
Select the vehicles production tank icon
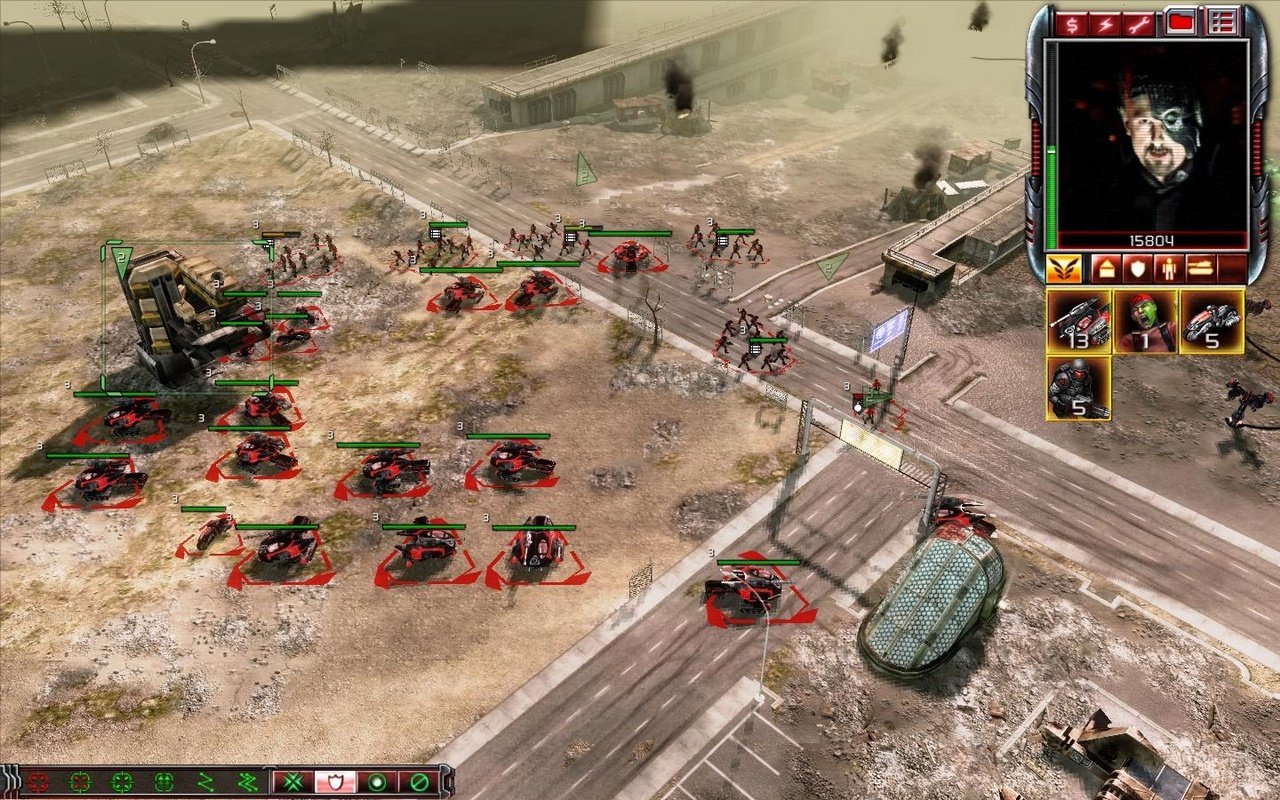pos(1200,266)
